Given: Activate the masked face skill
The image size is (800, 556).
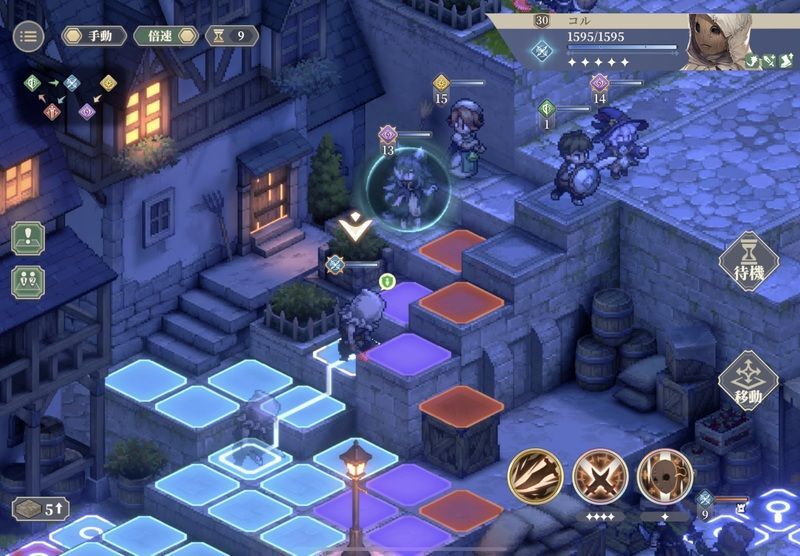Looking at the screenshot, I should pyautogui.click(x=664, y=476).
